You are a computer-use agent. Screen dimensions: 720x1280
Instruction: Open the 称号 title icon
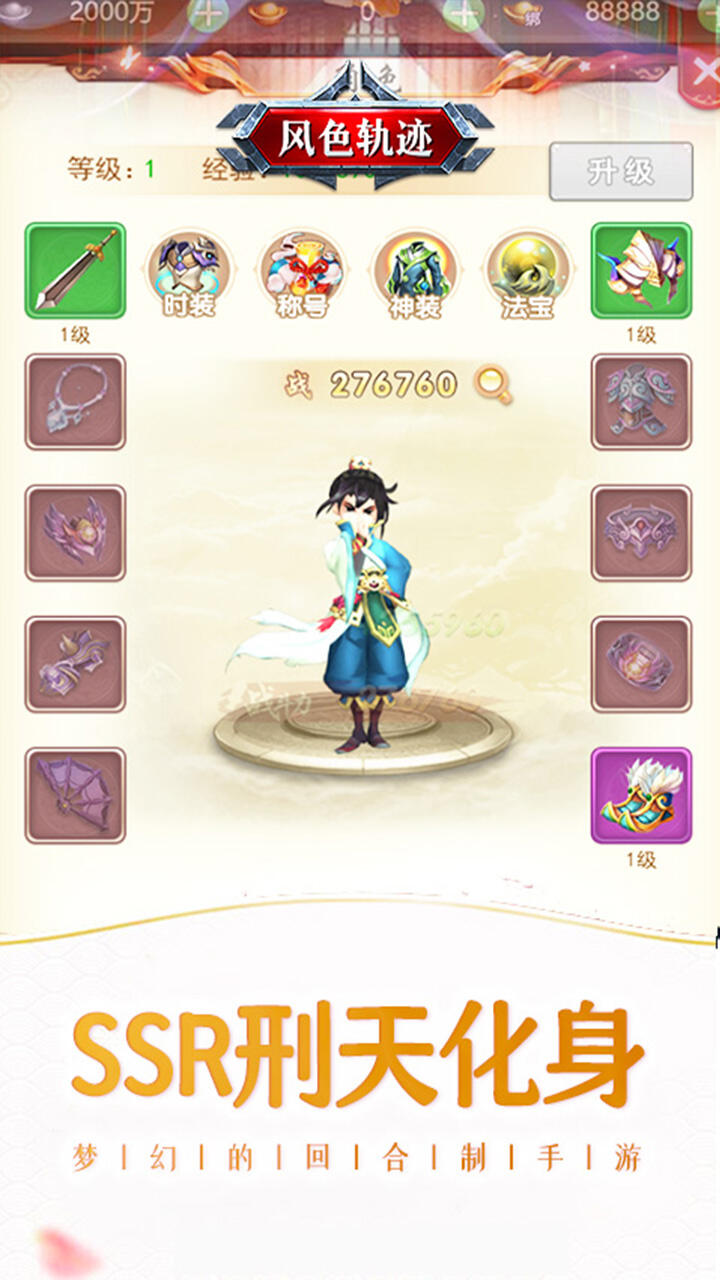click(302, 271)
